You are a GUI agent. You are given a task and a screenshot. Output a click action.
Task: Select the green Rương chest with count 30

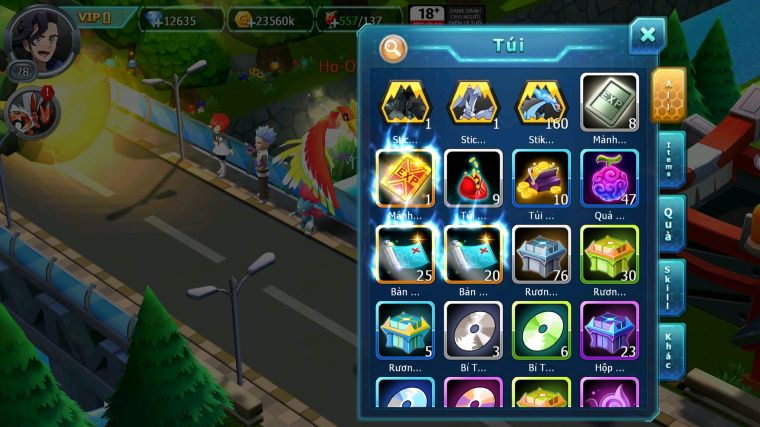609,253
